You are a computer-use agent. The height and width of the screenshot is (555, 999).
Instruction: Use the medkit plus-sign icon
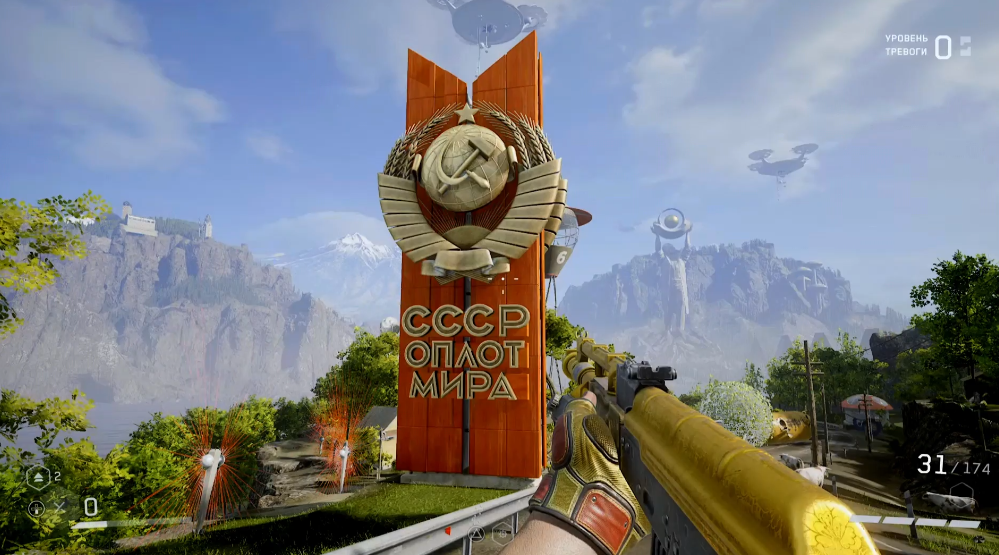(37, 507)
